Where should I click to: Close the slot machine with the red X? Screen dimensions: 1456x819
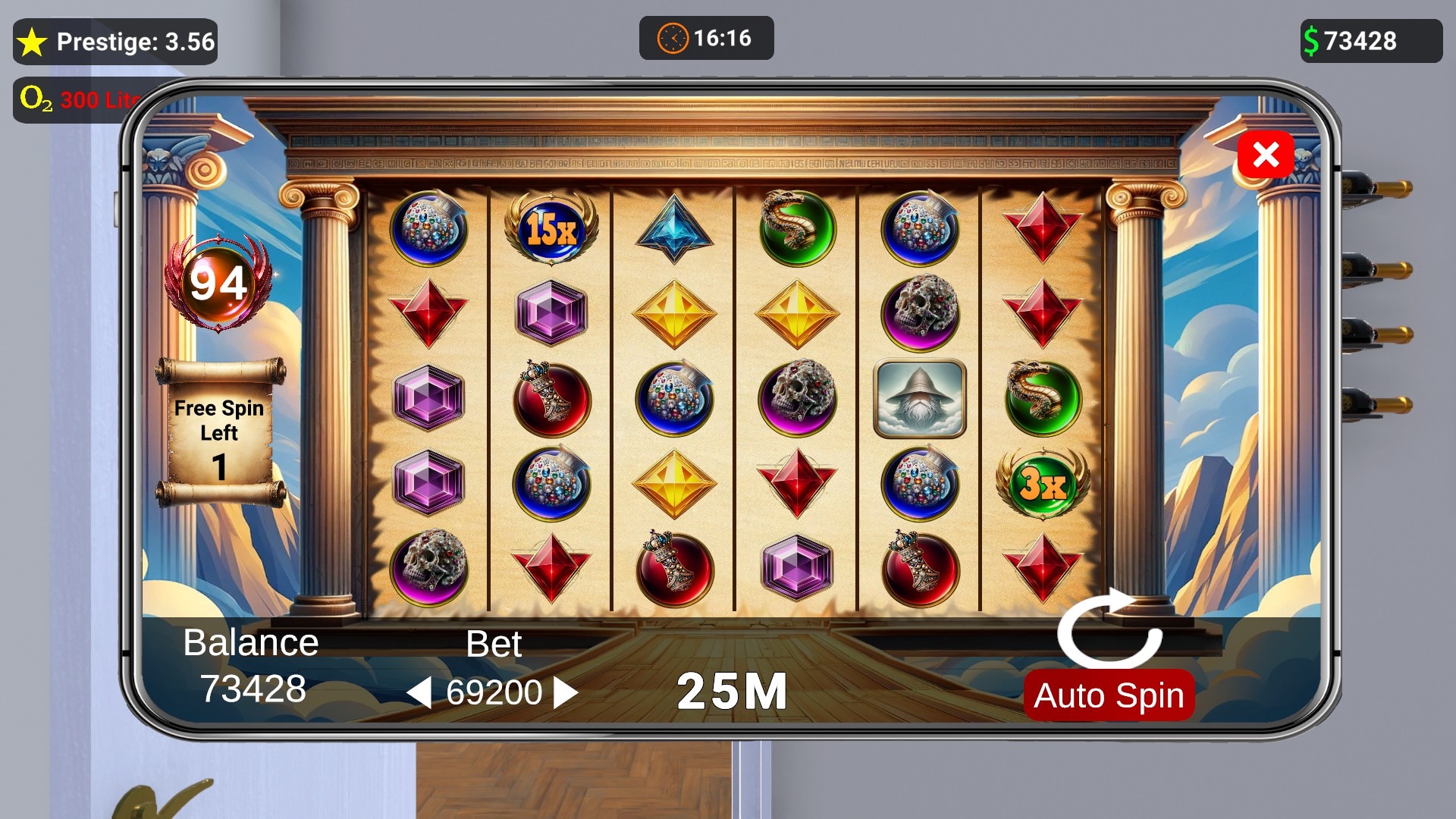click(x=1265, y=155)
